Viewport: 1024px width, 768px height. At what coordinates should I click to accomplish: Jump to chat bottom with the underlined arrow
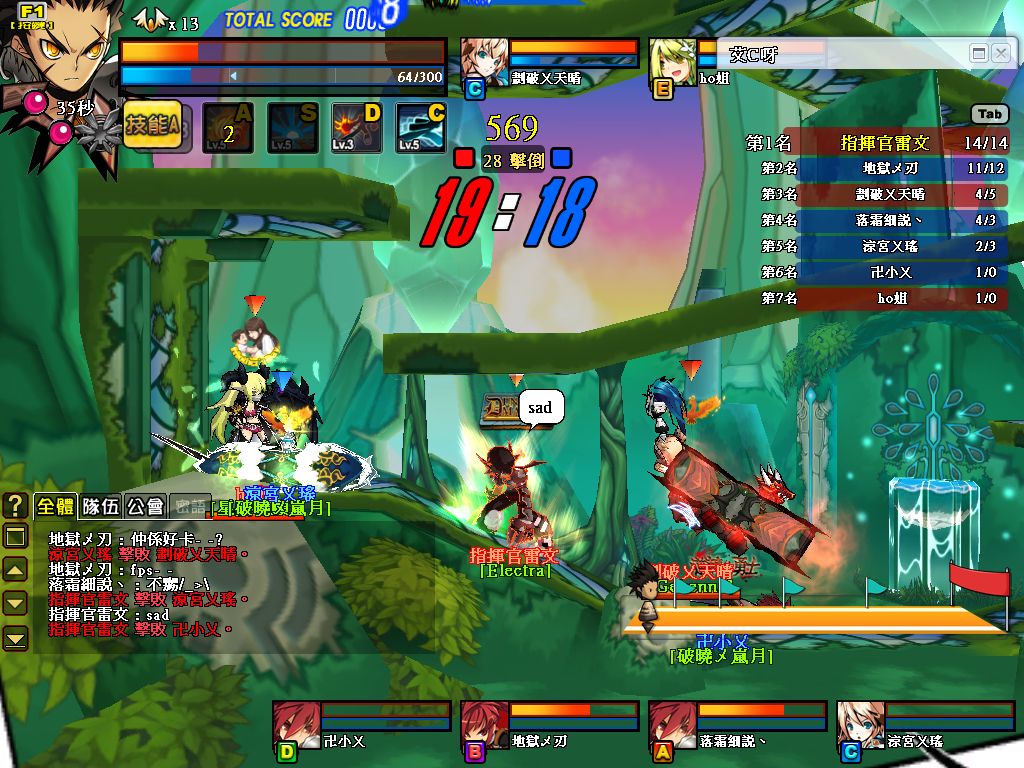[x=15, y=637]
